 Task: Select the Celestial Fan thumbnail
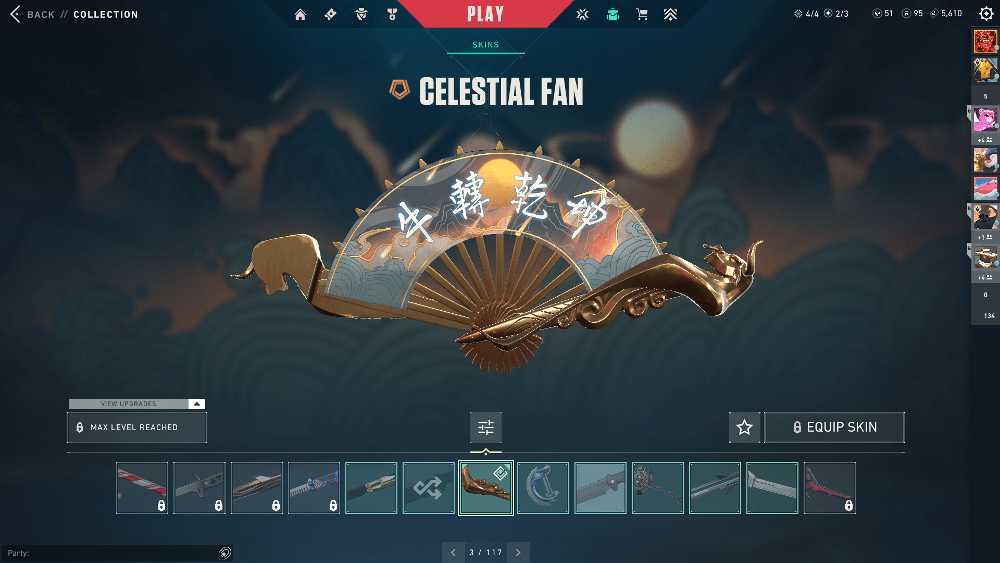coord(486,488)
